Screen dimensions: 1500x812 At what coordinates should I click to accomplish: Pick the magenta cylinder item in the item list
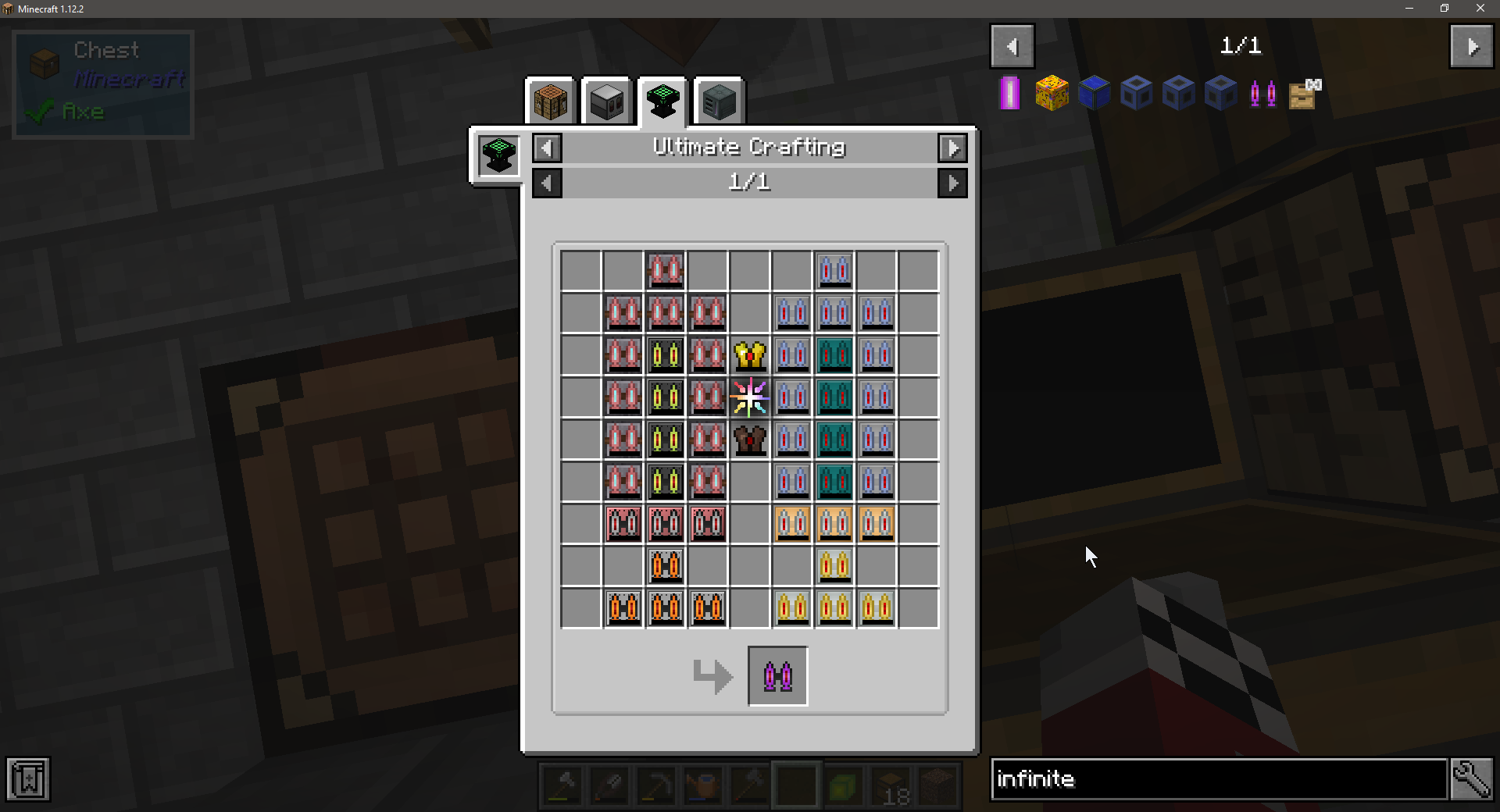1009,94
